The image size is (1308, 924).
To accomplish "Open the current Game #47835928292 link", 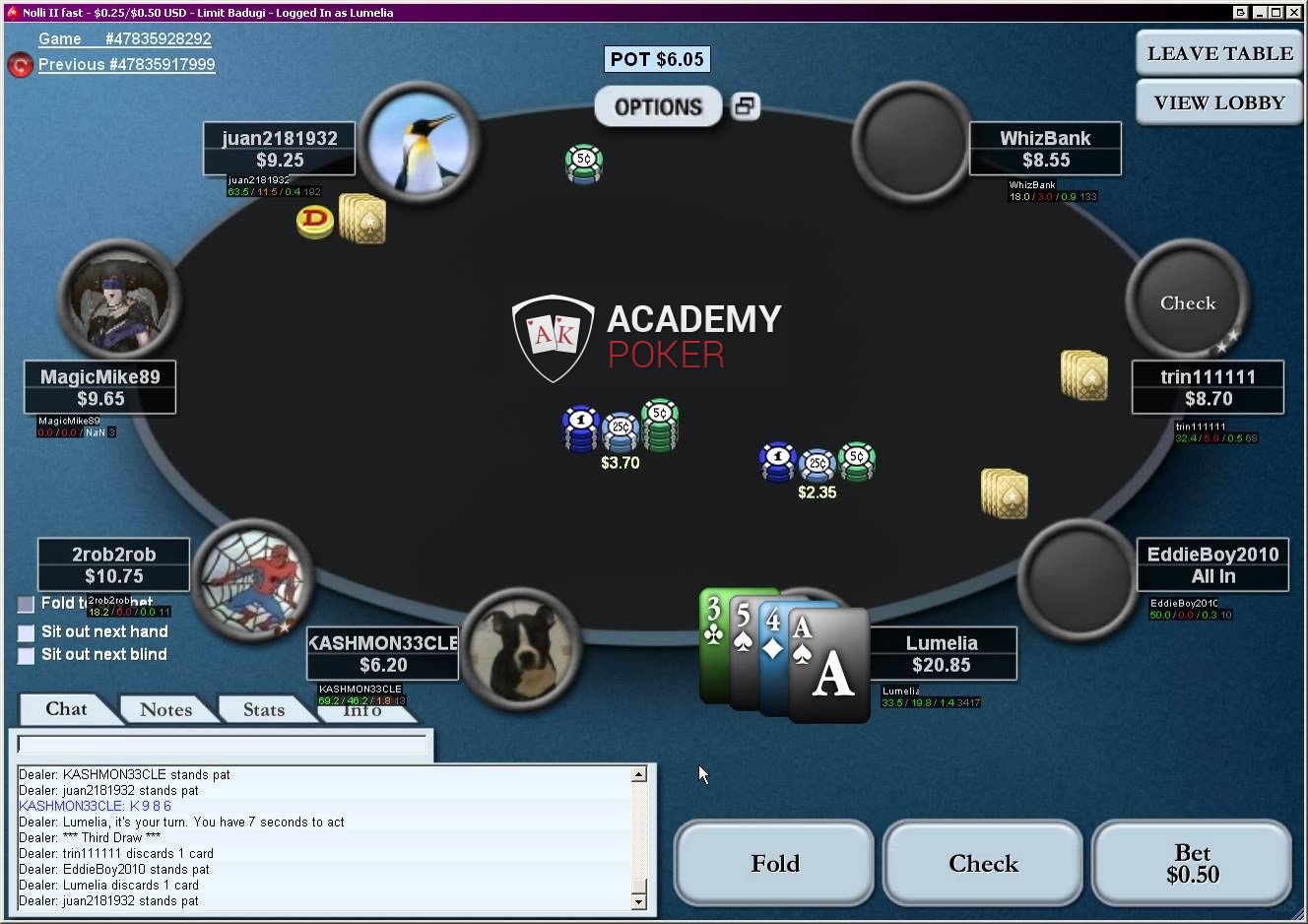I will click(124, 38).
